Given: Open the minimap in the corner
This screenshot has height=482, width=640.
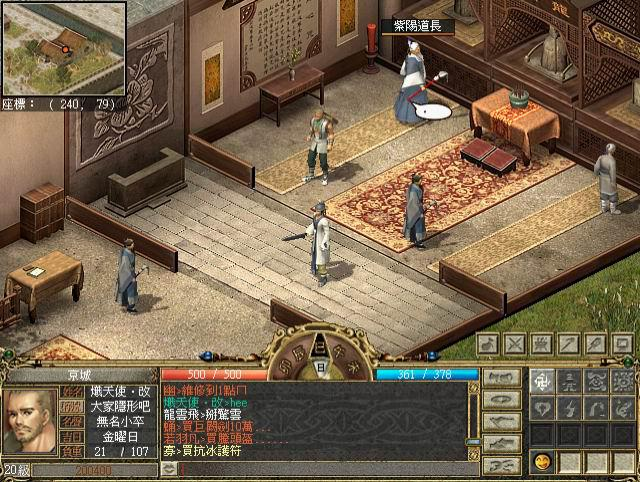Looking at the screenshot, I should click(64, 47).
